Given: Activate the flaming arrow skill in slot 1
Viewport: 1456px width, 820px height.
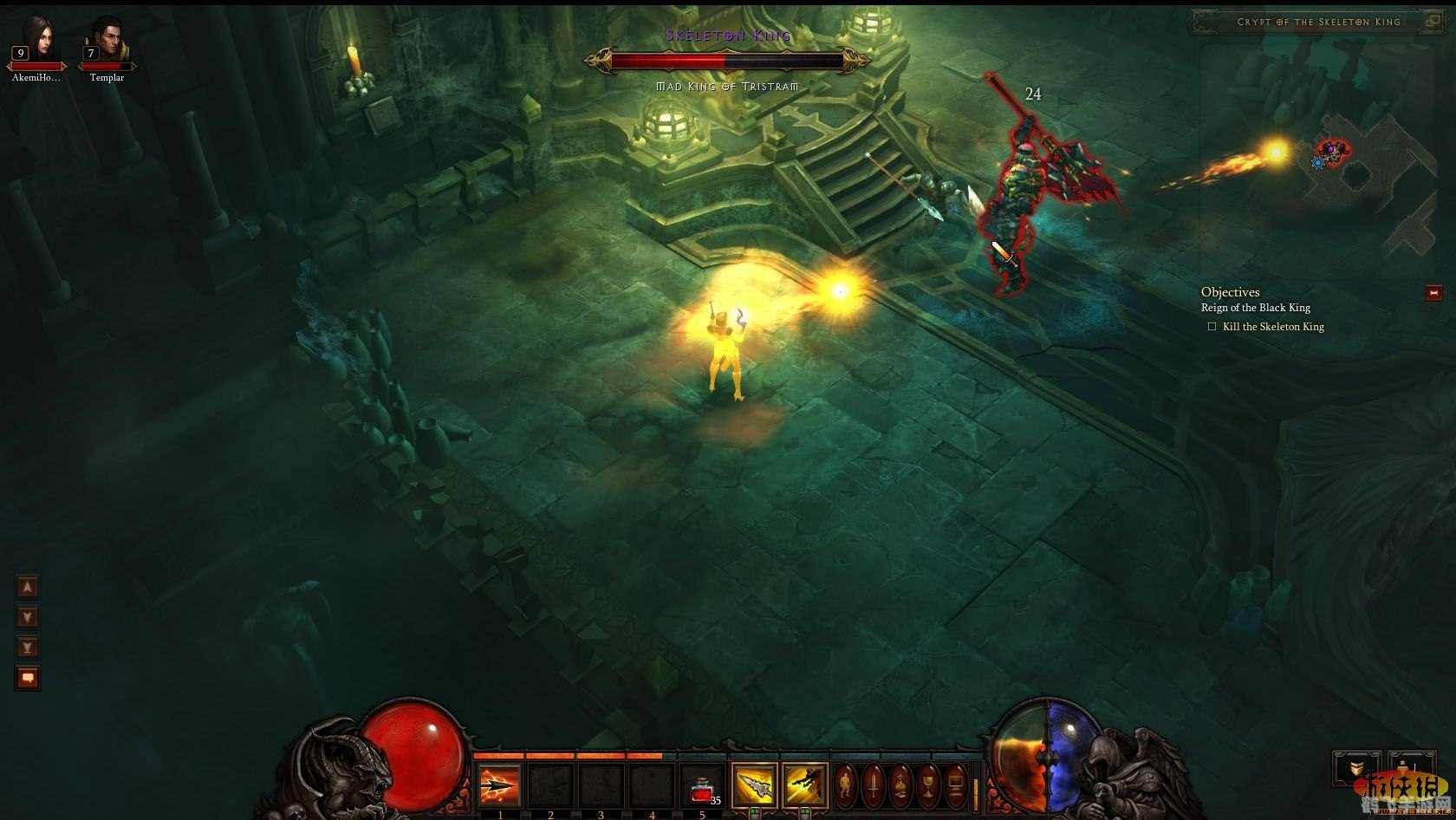Looking at the screenshot, I should tap(500, 787).
